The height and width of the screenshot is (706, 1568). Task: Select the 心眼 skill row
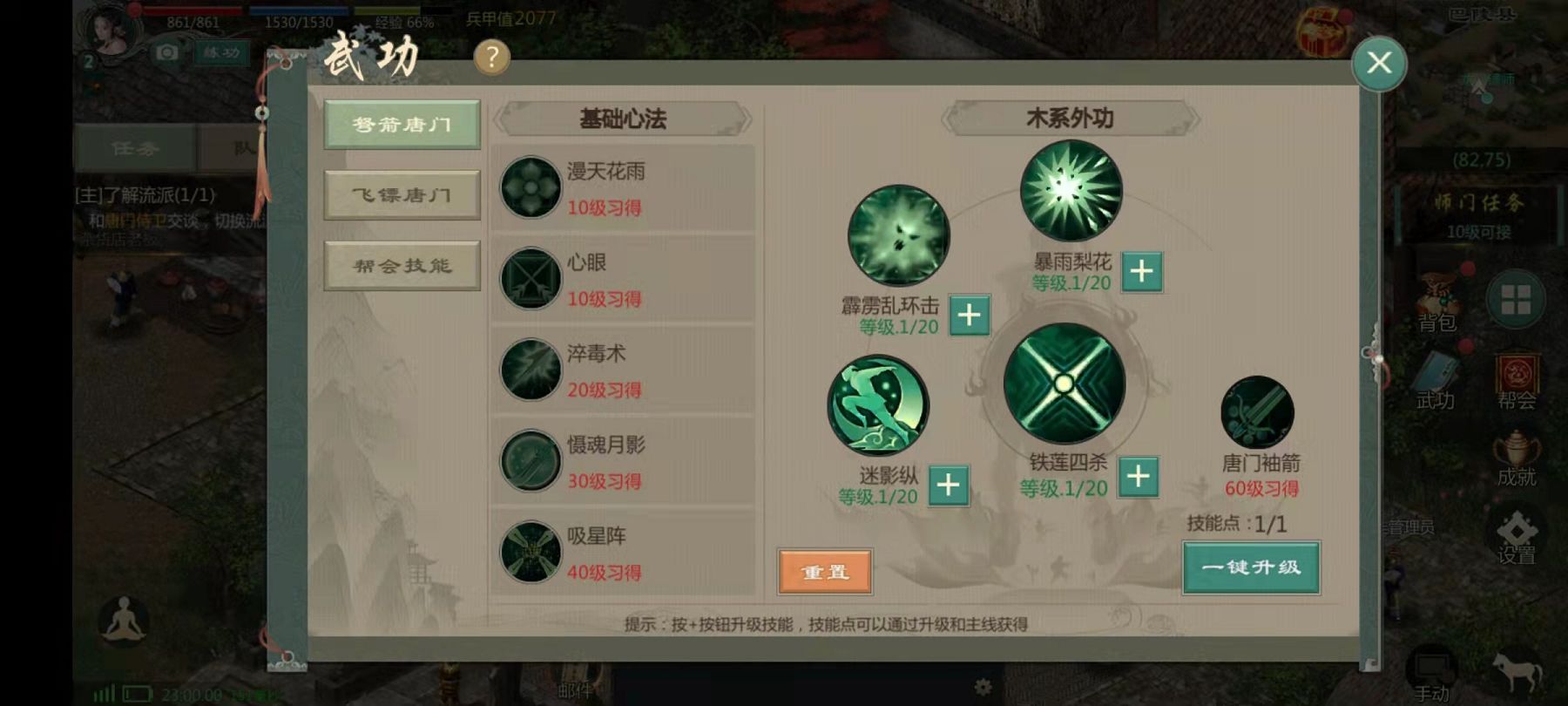point(623,280)
